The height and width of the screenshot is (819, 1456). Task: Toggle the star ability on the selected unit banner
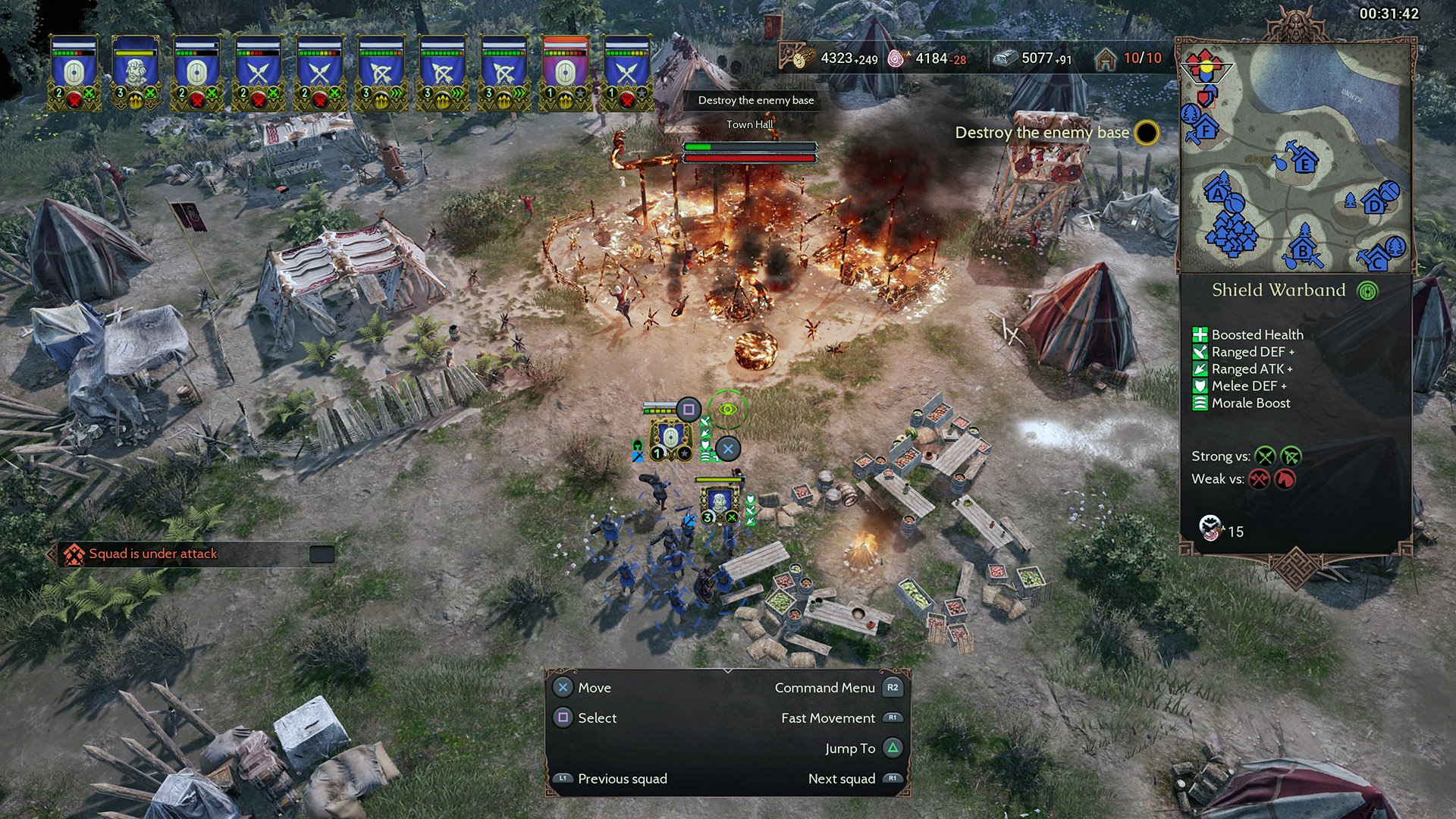pyautogui.click(x=683, y=453)
